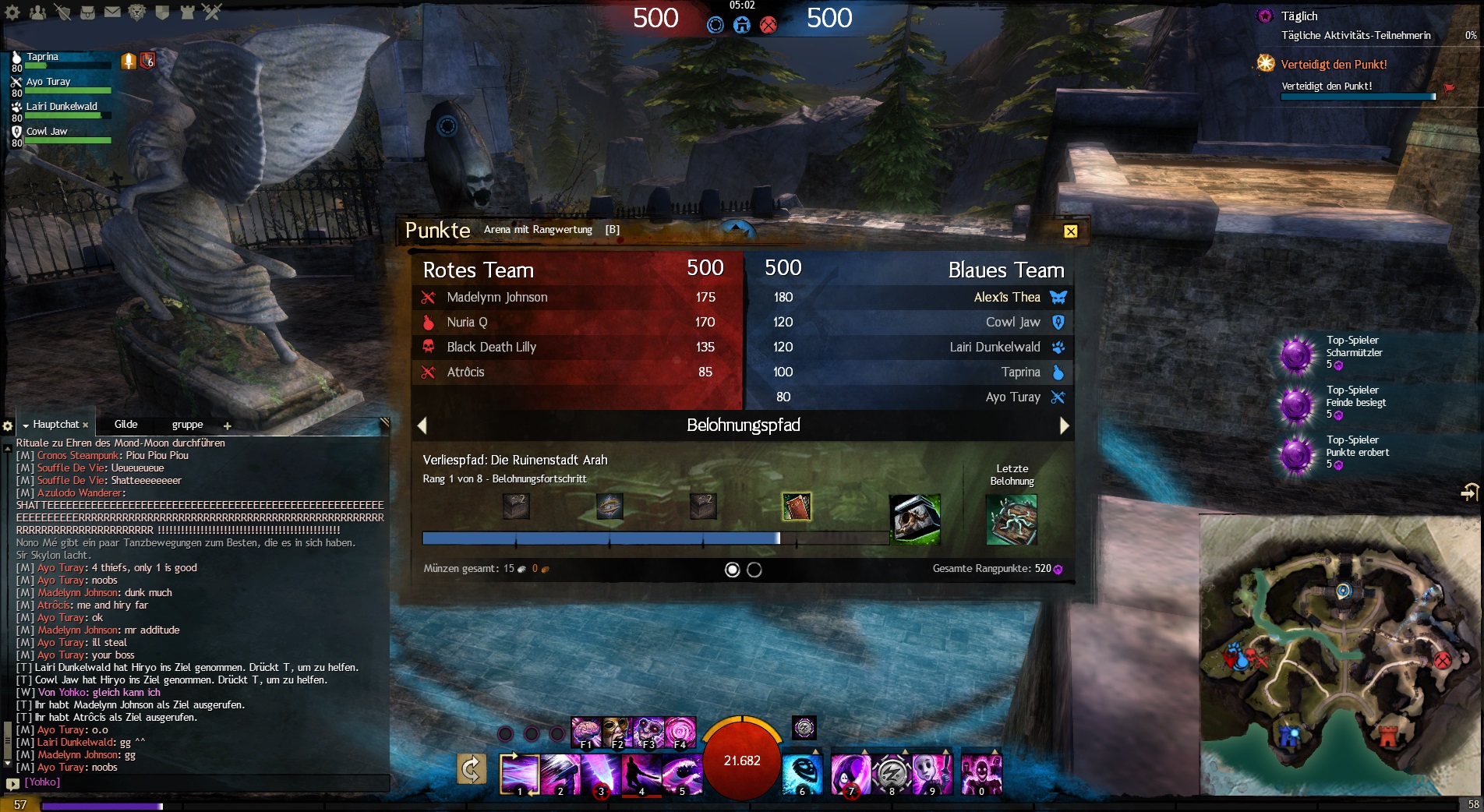
Task: Click the minimap
Action: point(1339,655)
